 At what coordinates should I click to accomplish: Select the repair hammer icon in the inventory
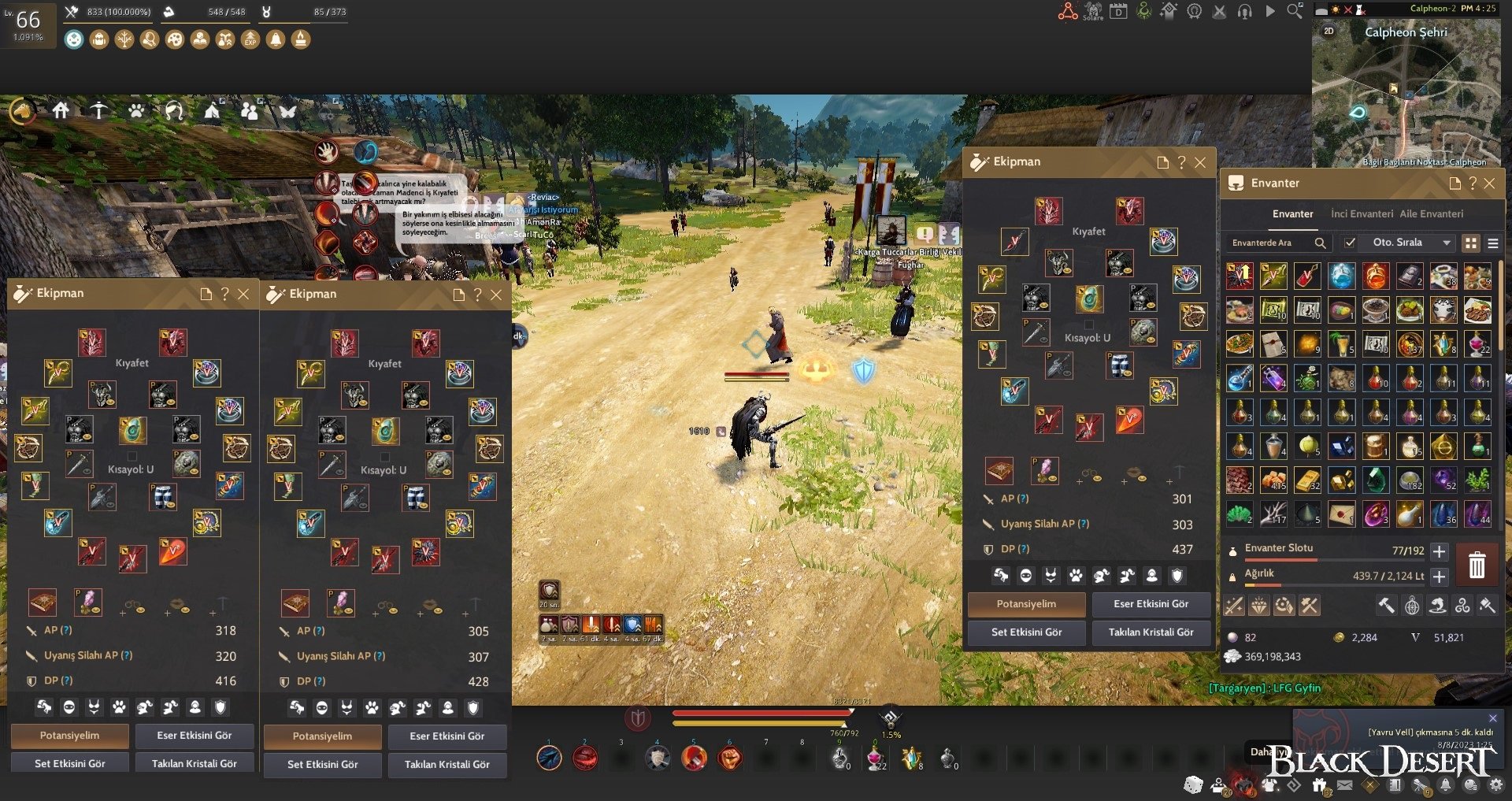[1387, 607]
